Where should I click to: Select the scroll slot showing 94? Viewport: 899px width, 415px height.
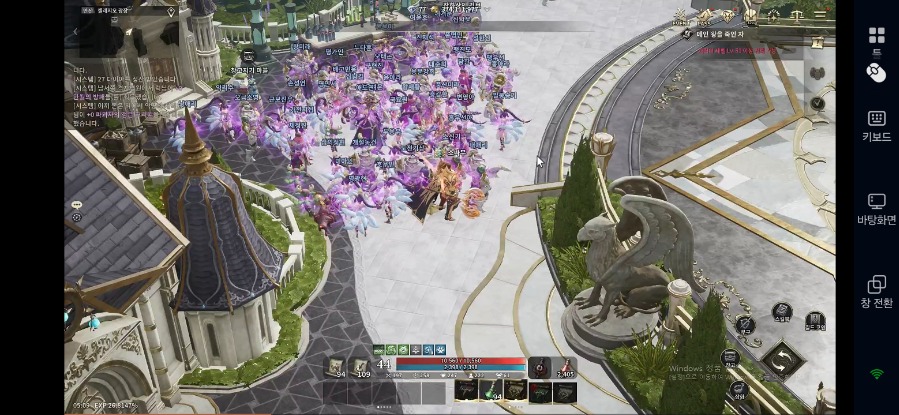click(335, 368)
